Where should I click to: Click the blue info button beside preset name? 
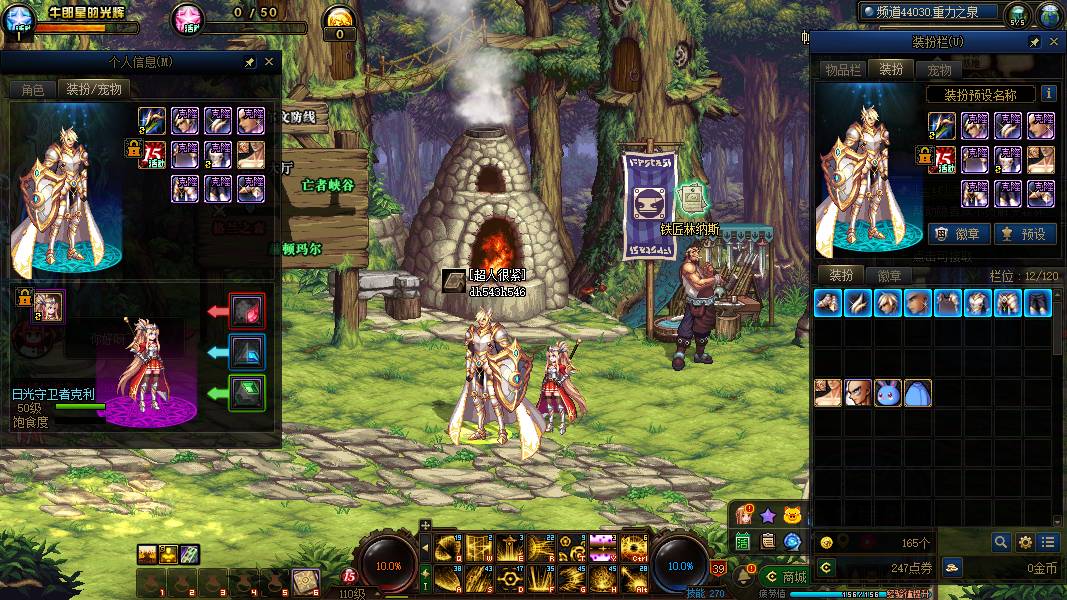click(x=1048, y=93)
